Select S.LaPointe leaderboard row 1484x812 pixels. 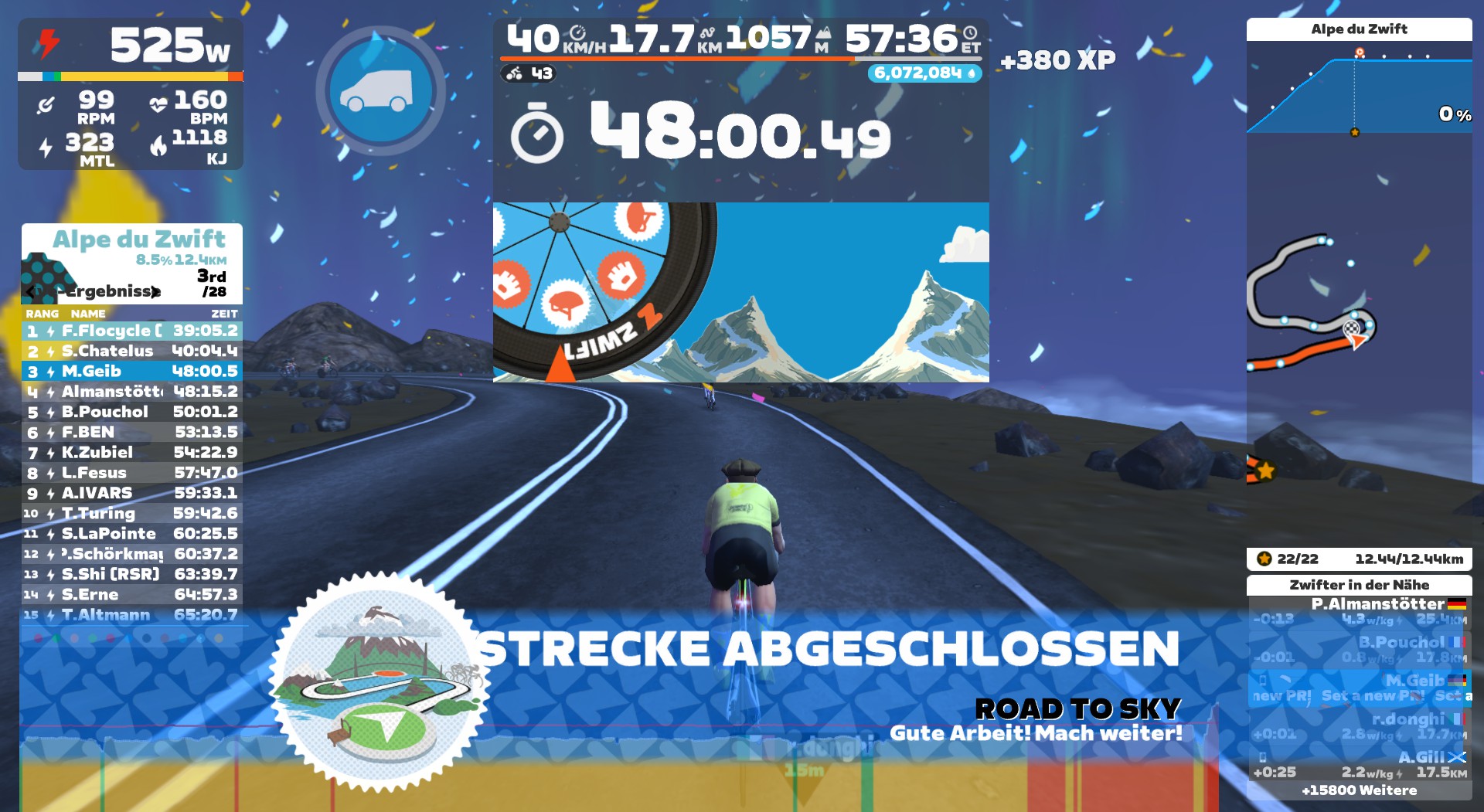click(131, 534)
